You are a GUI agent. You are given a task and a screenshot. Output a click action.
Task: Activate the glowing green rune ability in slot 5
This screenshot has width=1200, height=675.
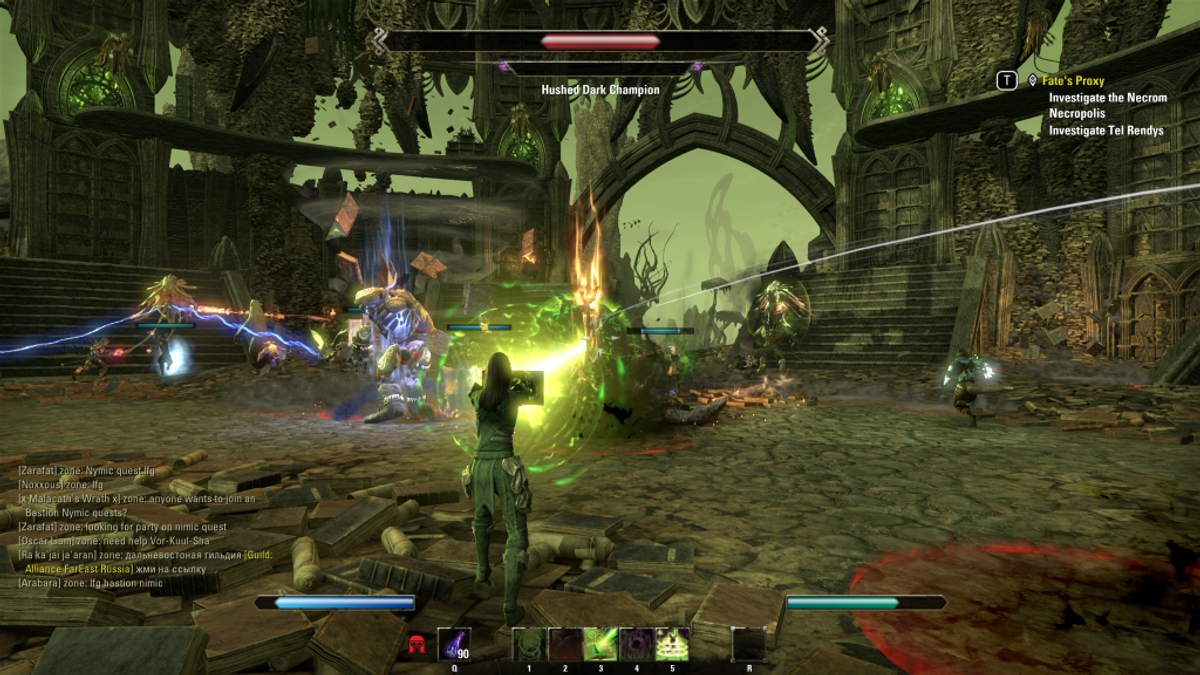(672, 644)
